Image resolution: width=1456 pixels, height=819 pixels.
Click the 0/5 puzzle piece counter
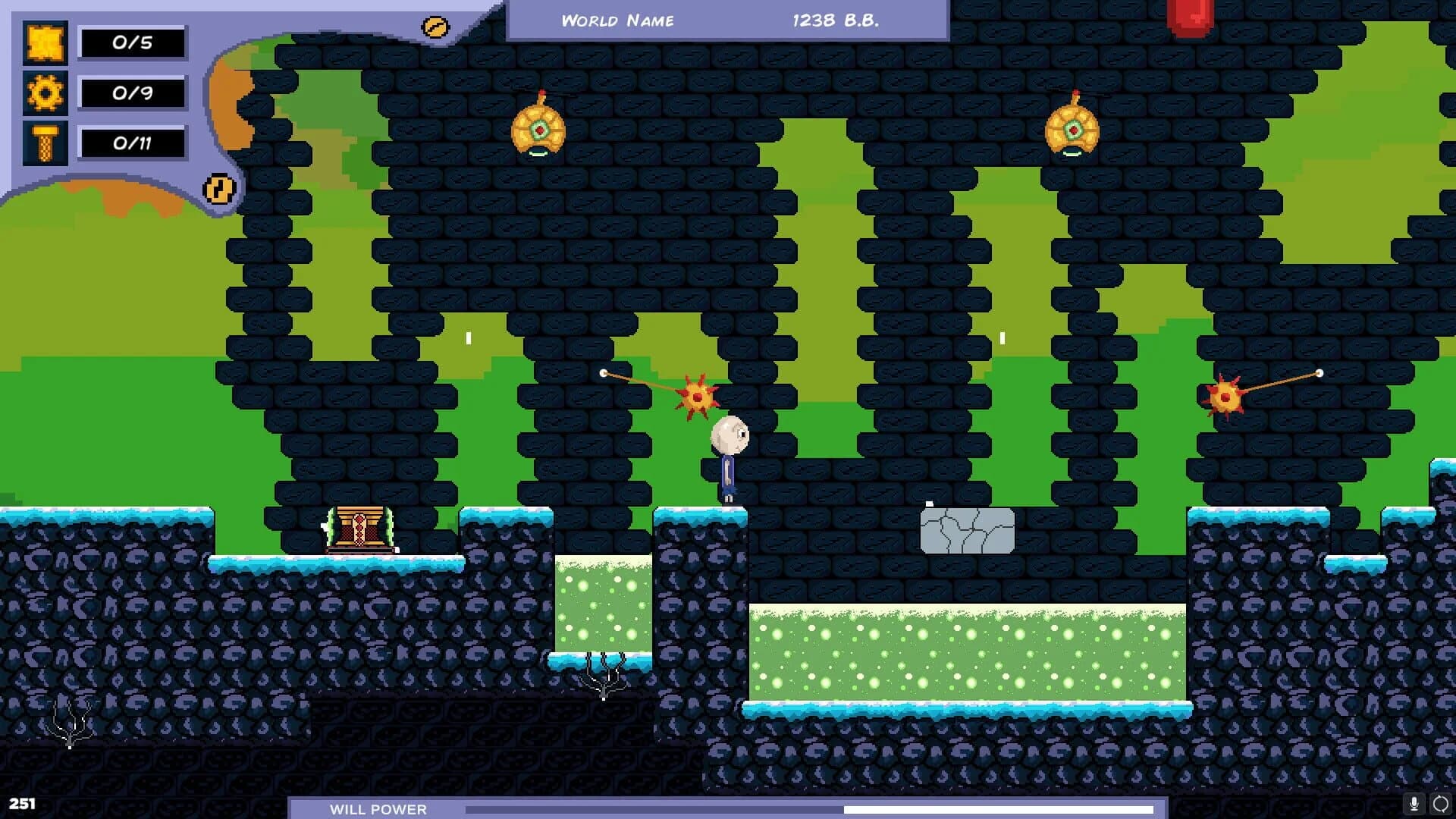[x=133, y=42]
